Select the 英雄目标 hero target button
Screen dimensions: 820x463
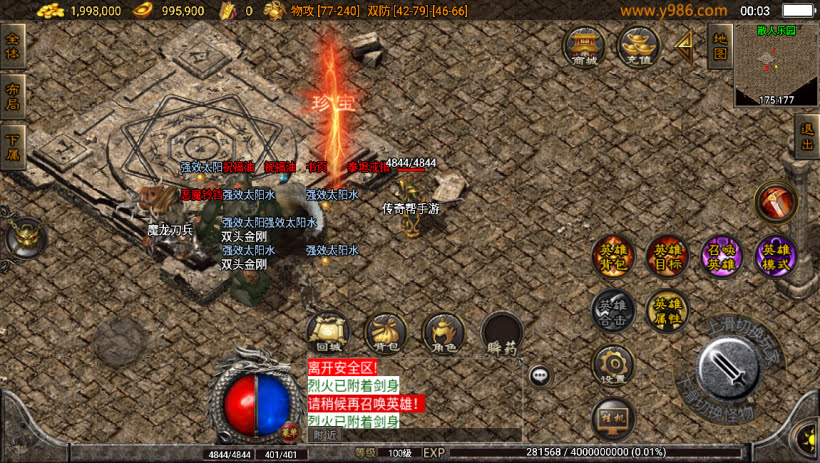pos(666,257)
